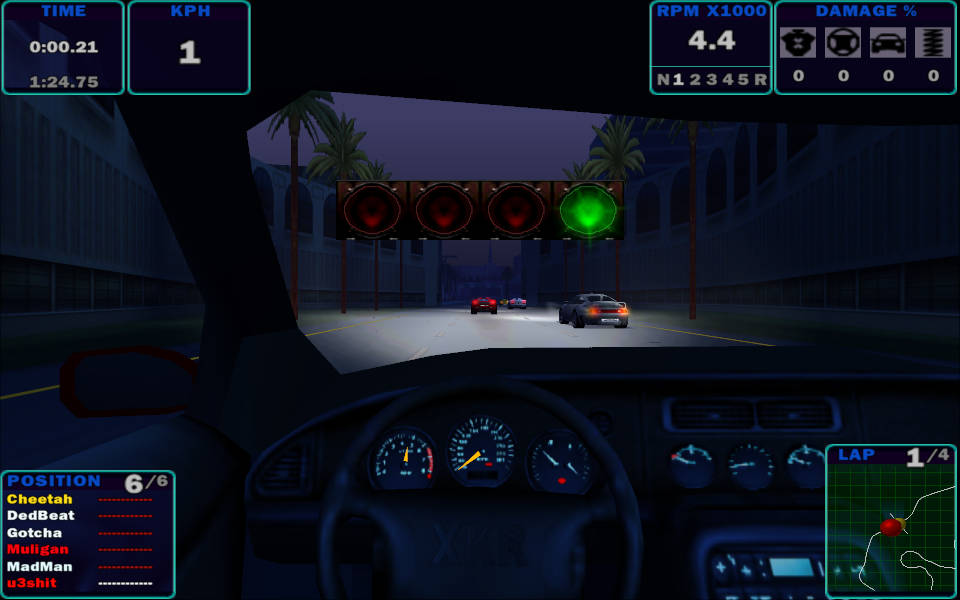
Task: Click the red car marker on the minimap
Action: 891,526
